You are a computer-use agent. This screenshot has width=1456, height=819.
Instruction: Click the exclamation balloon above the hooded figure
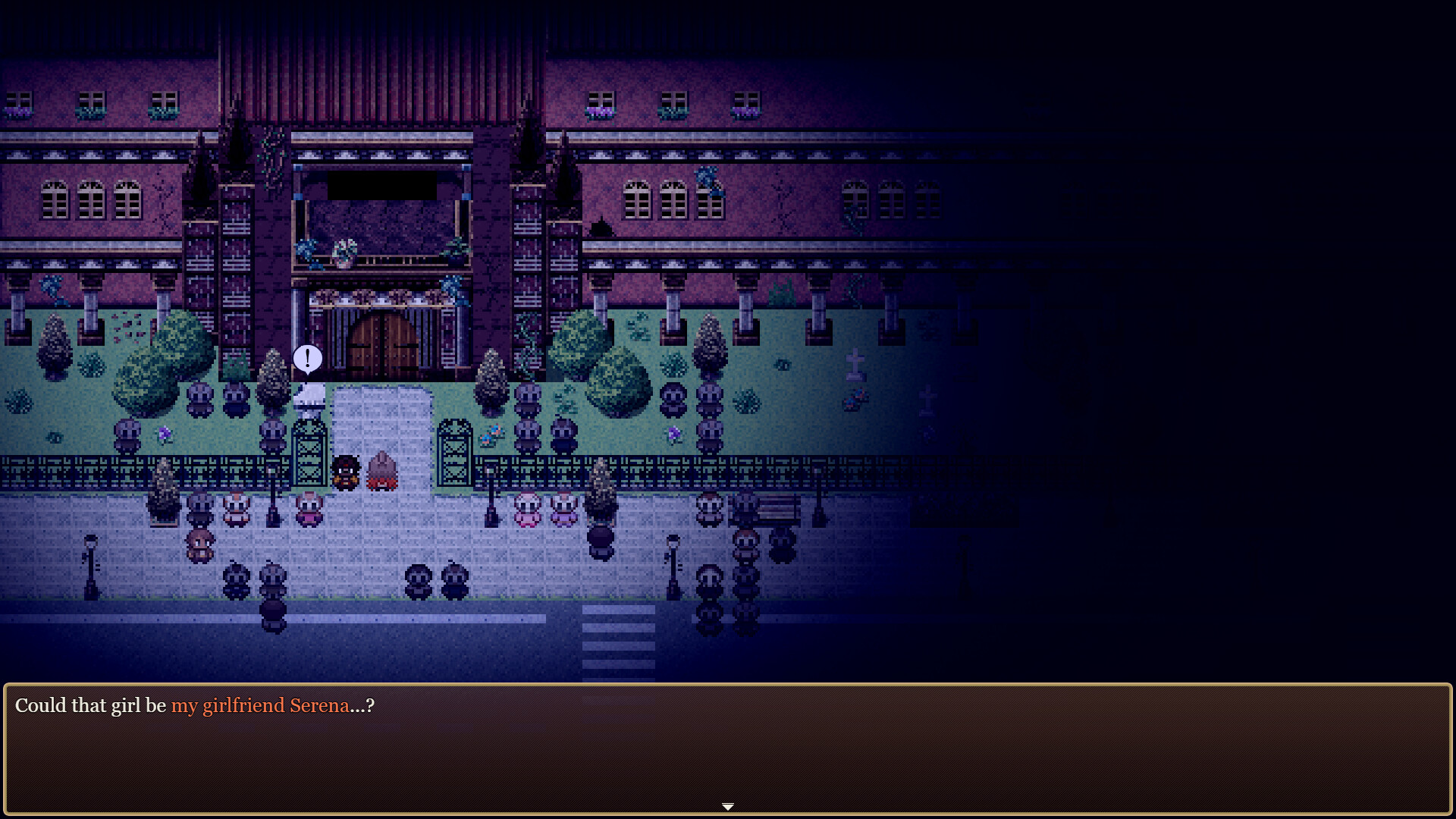click(x=307, y=358)
